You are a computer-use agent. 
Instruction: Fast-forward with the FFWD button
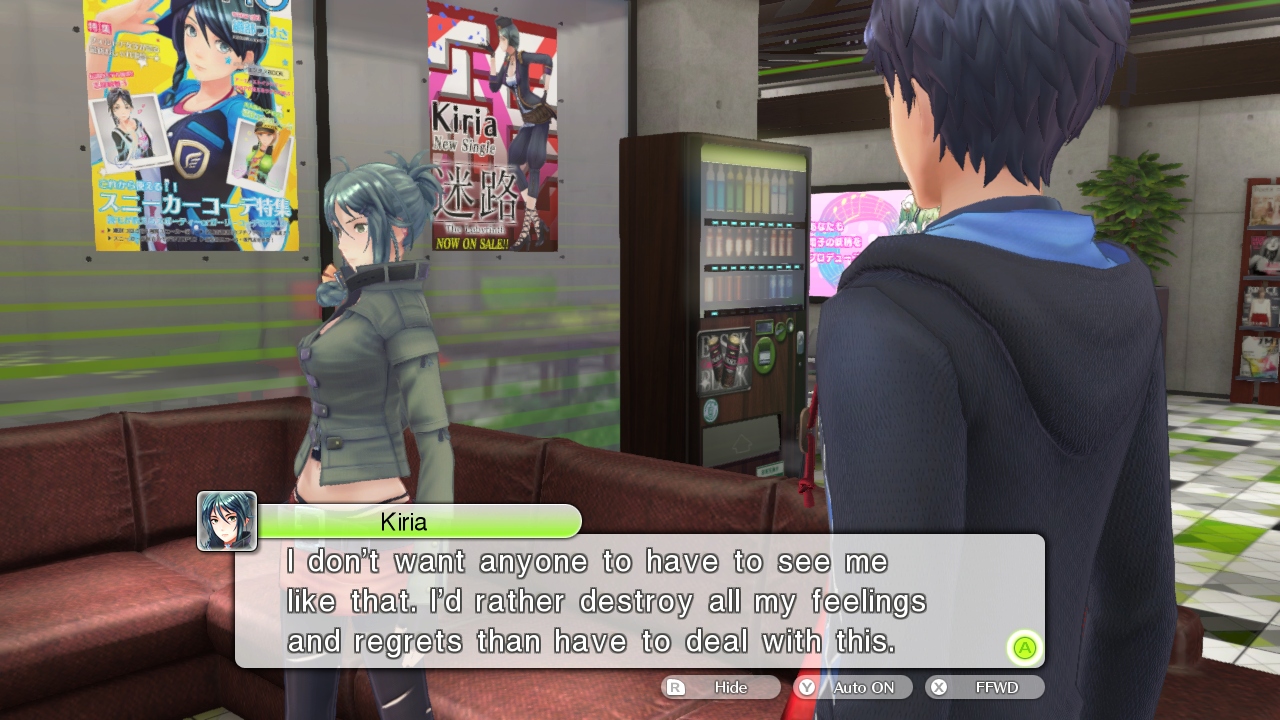tap(985, 687)
